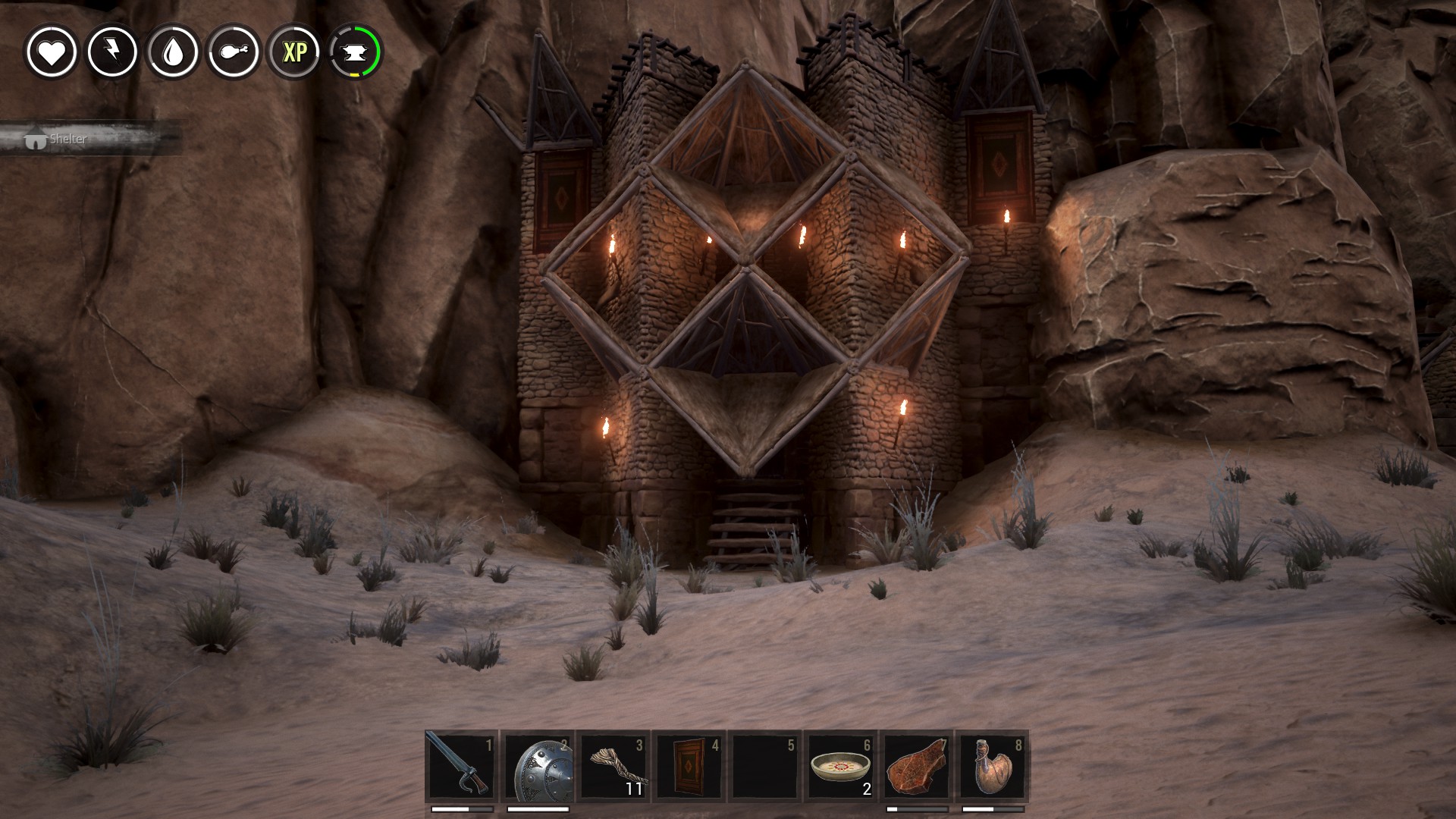Select the sword in hotbar slot 1

tap(461, 766)
